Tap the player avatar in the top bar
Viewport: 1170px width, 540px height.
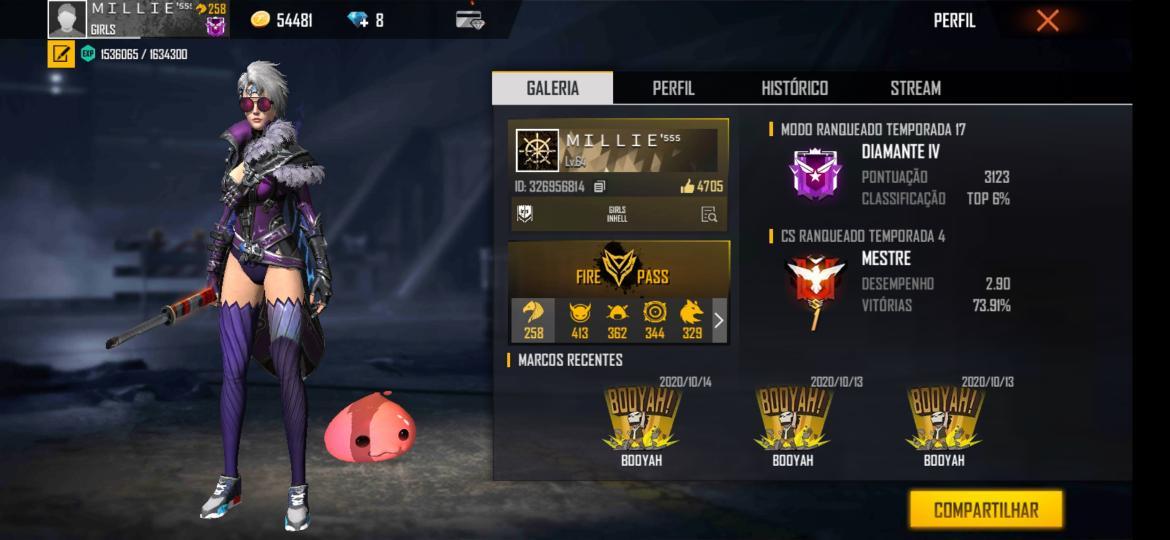coord(67,19)
